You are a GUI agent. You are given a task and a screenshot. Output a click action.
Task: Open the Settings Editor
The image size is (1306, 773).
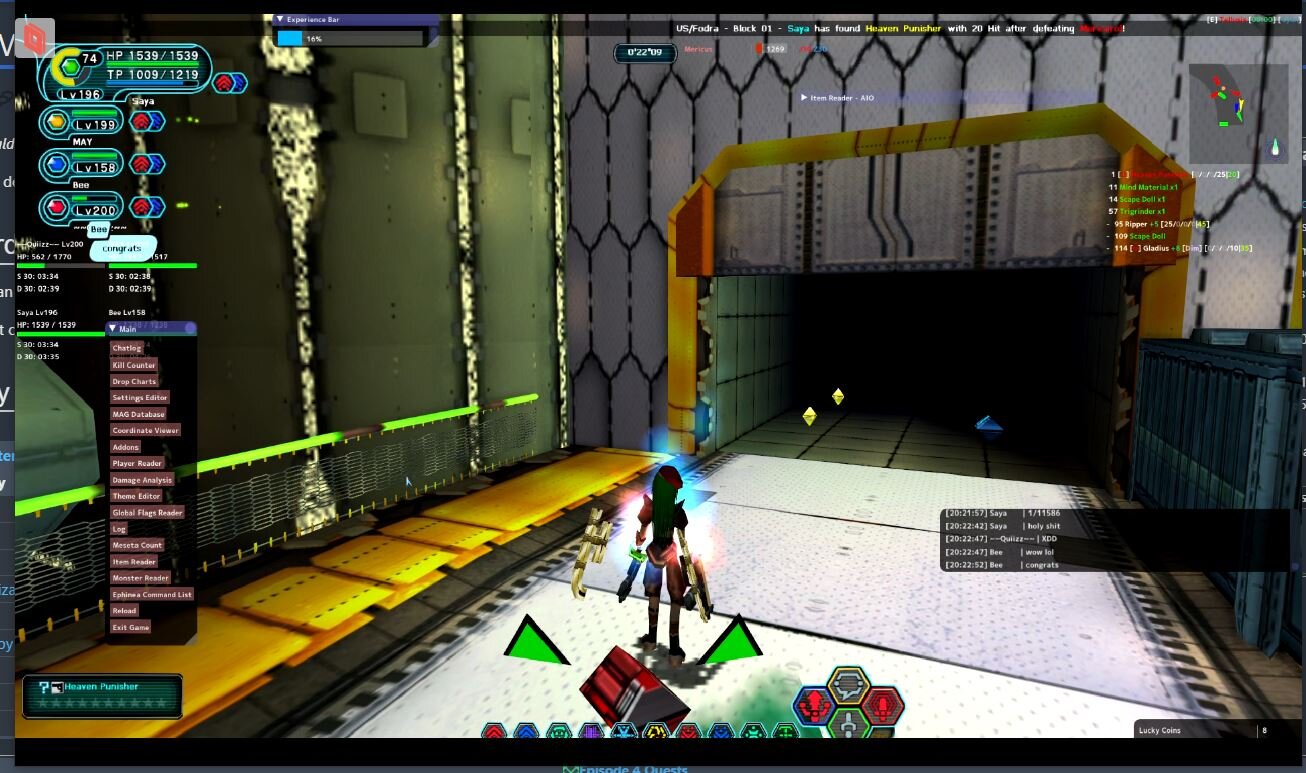click(140, 398)
